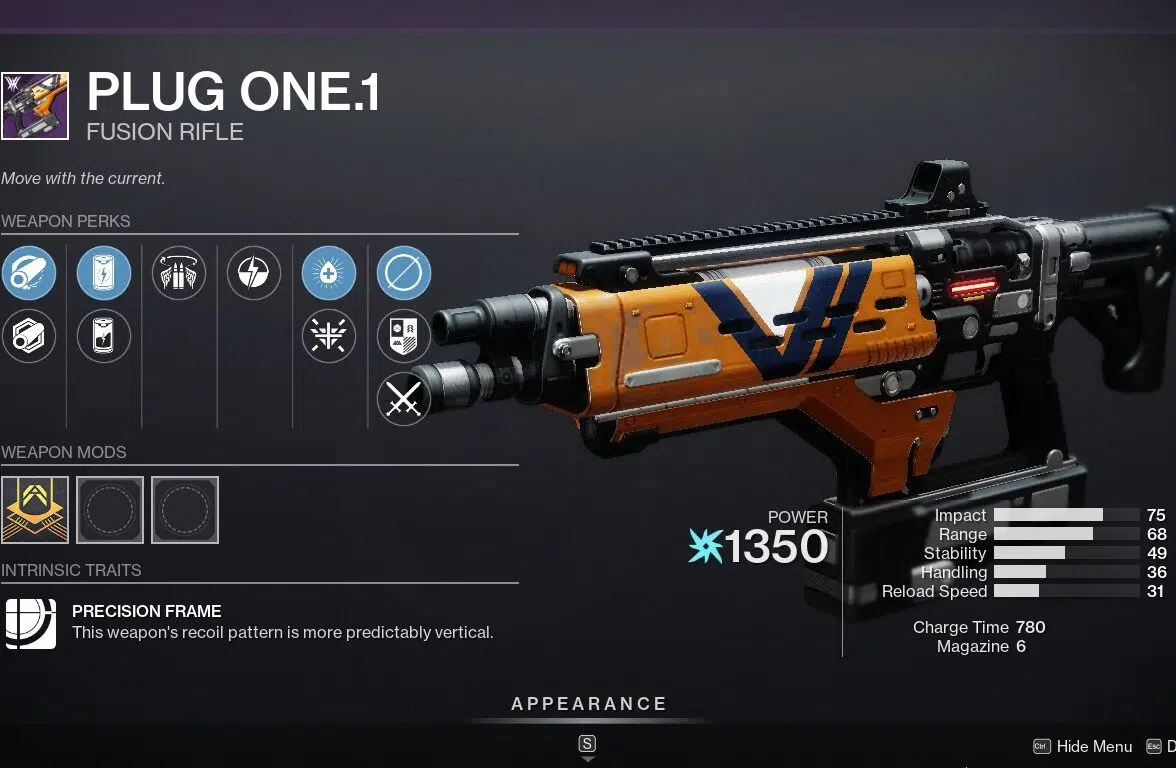This screenshot has width=1176, height=768.
Task: Choose the dark half-charged battery perk
Action: [104, 336]
